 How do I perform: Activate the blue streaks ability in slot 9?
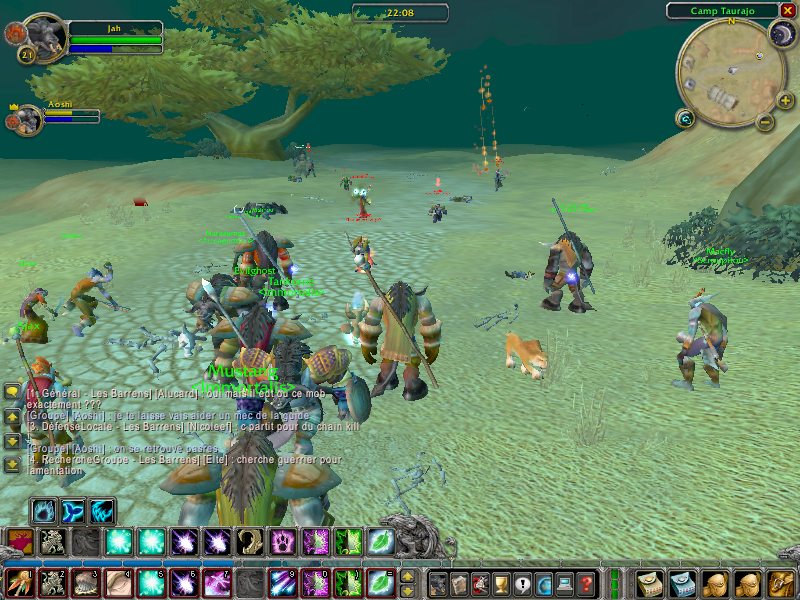pos(283,583)
